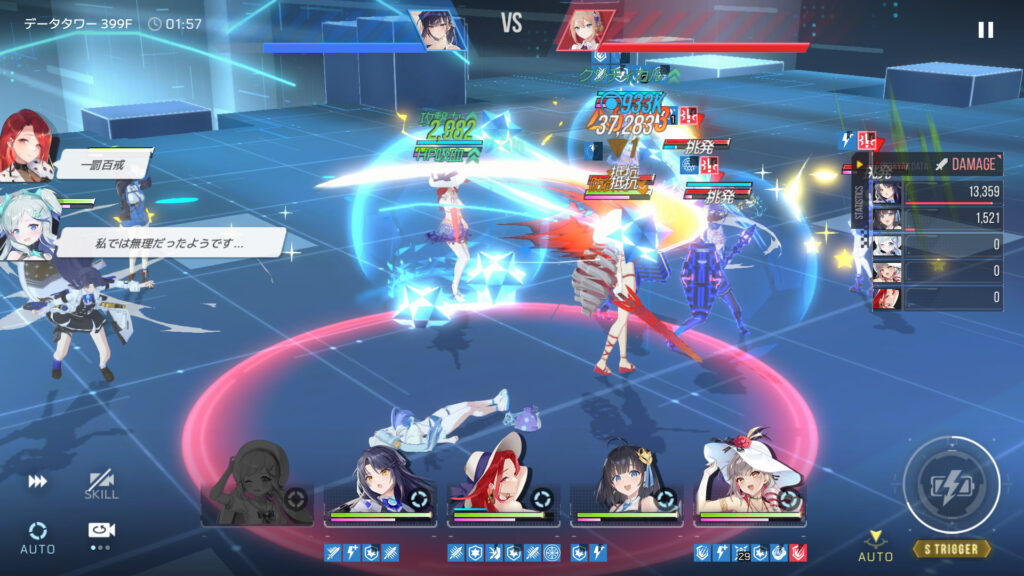Toggle the SKILL animation button
This screenshot has height=576, width=1024.
pyautogui.click(x=101, y=485)
